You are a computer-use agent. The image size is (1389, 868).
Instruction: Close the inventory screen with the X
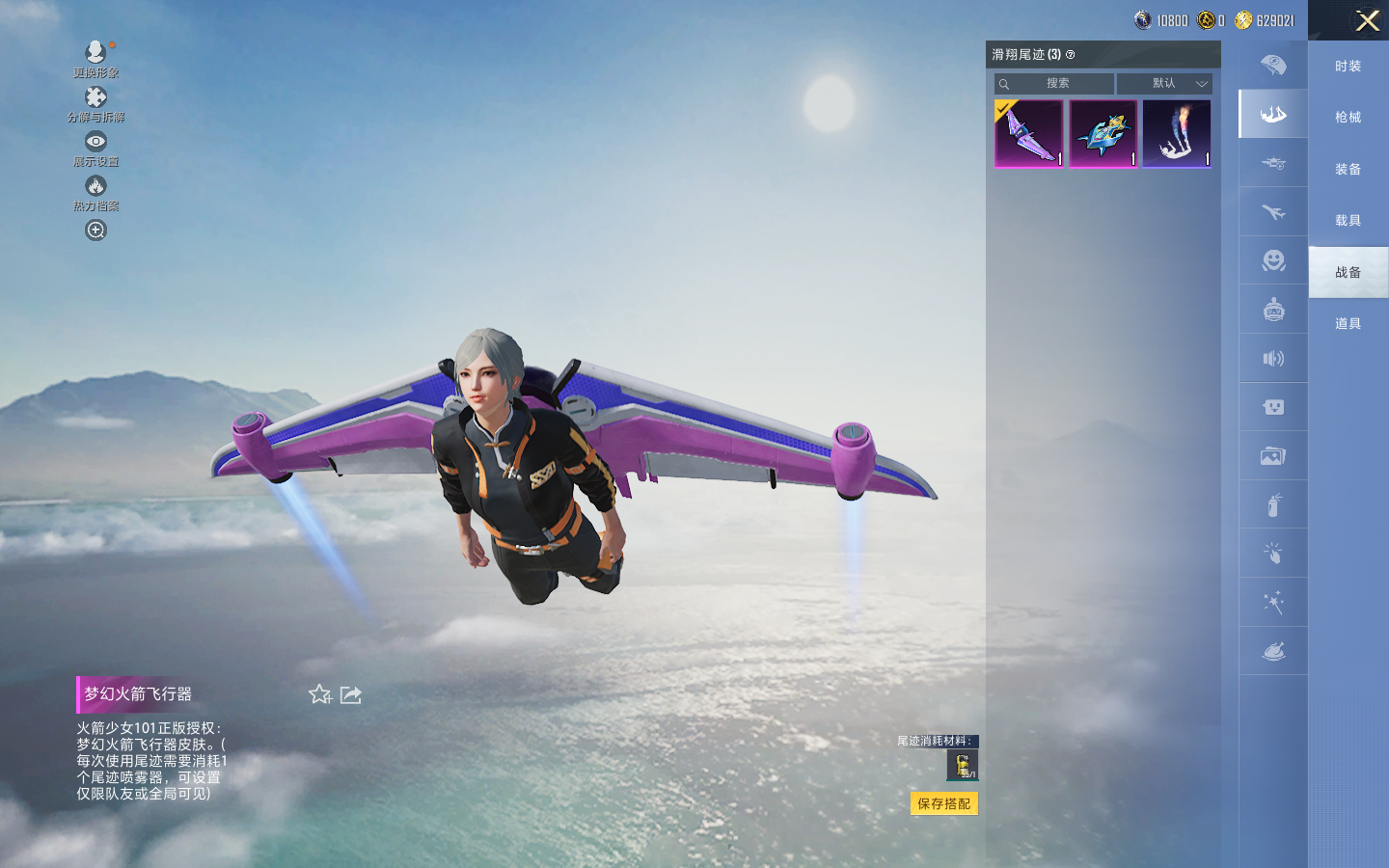tap(1367, 20)
